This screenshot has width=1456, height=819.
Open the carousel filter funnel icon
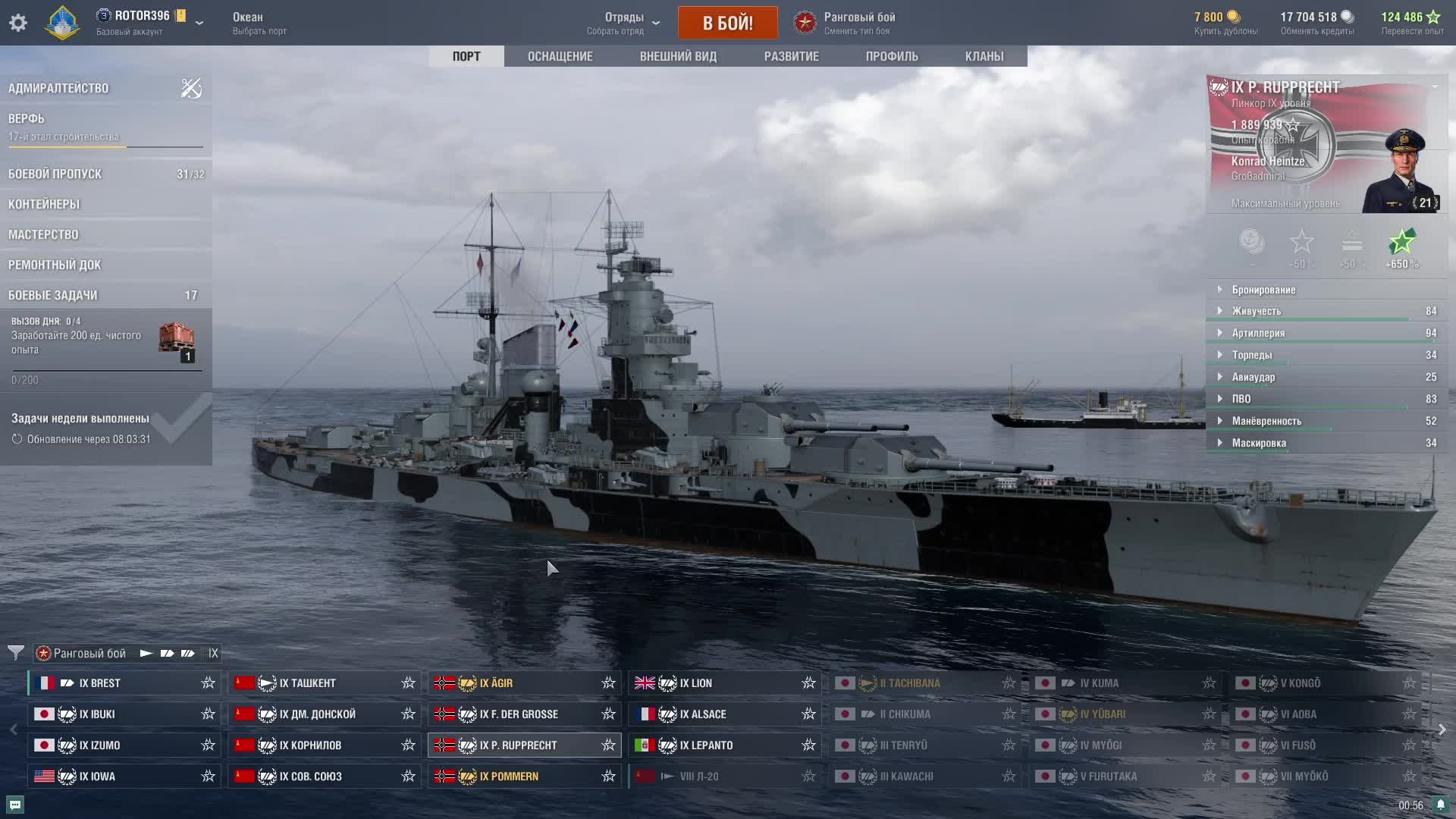coord(15,653)
